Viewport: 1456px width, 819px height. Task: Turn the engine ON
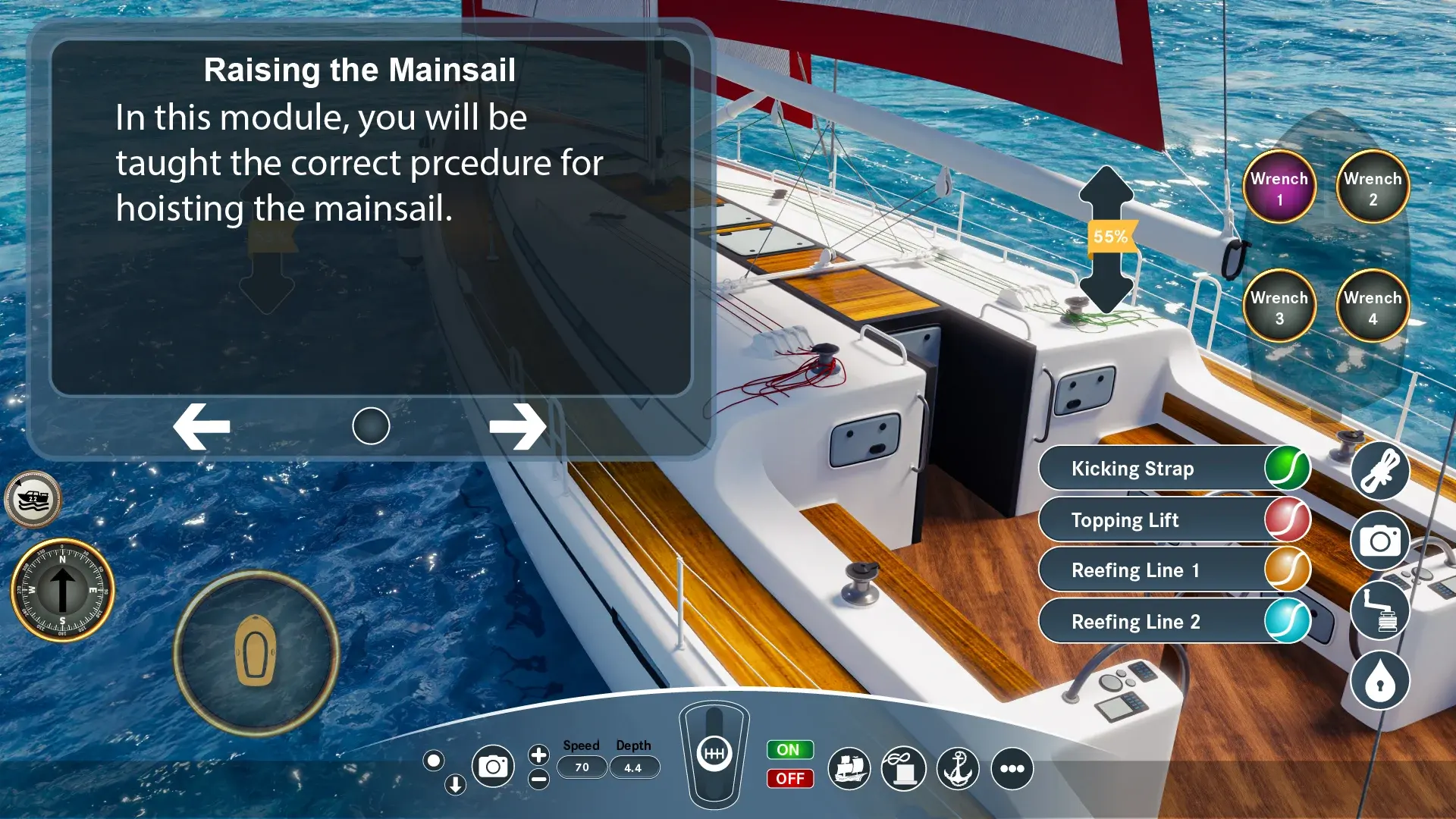789,750
